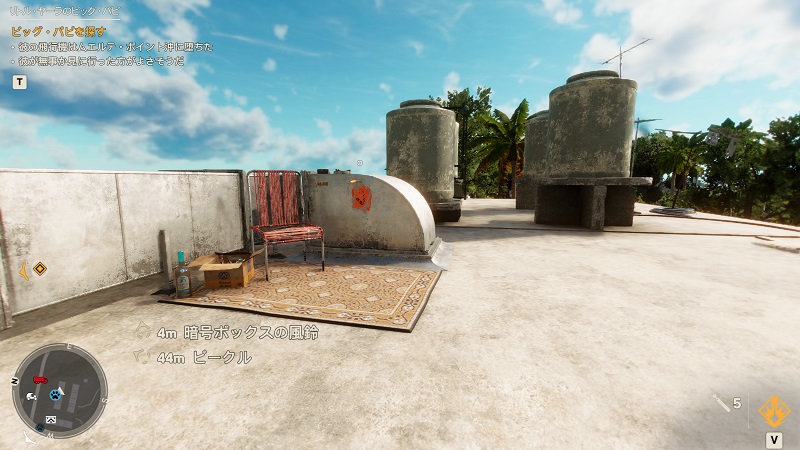Screen dimensions: 800x450
Task: Select the blue paw print minimap marker
Action: (55, 394)
